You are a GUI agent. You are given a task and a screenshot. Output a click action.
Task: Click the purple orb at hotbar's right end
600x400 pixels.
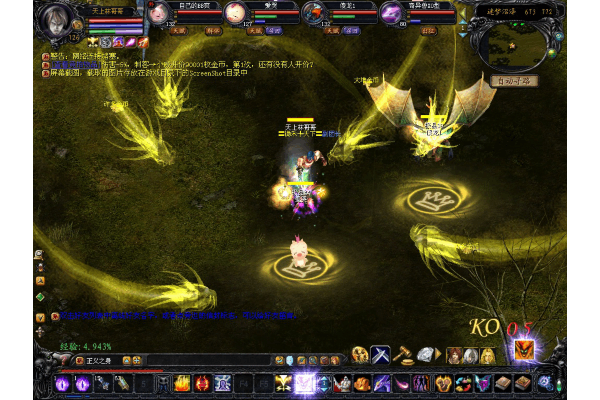pos(545,382)
